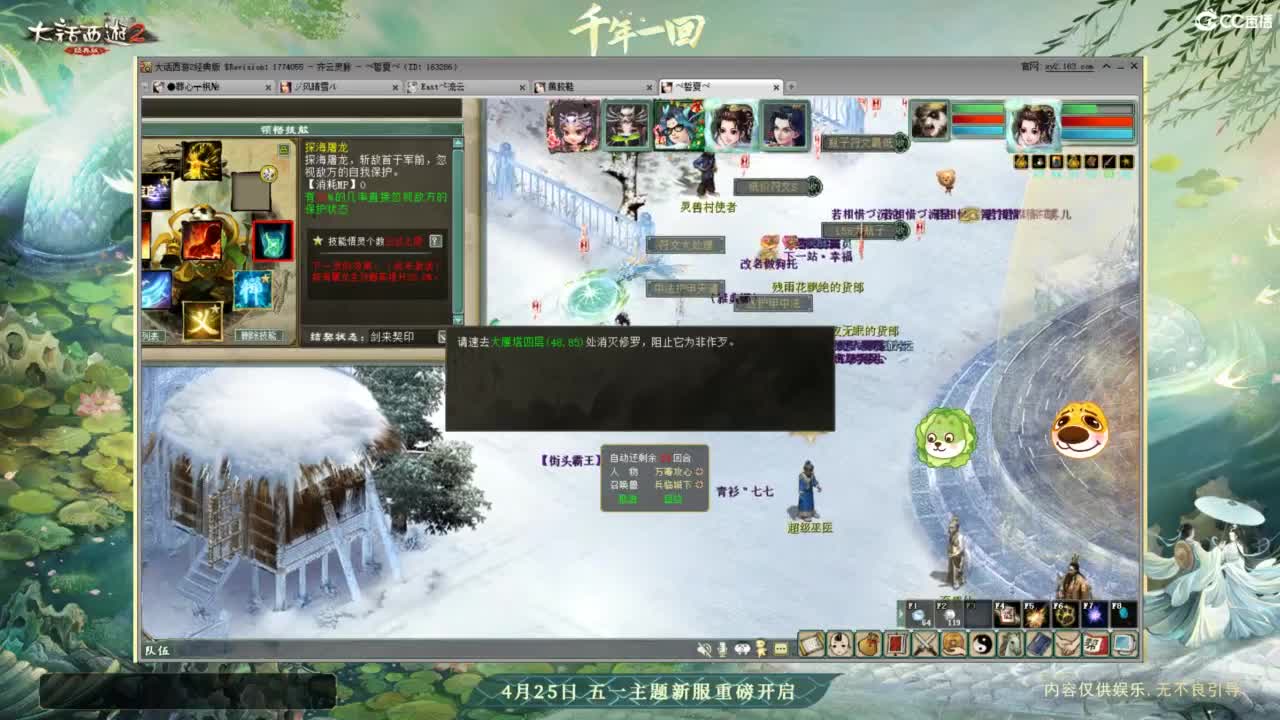Toggle the gear next to 兵临城下
1280x720 pixels.
(699, 485)
